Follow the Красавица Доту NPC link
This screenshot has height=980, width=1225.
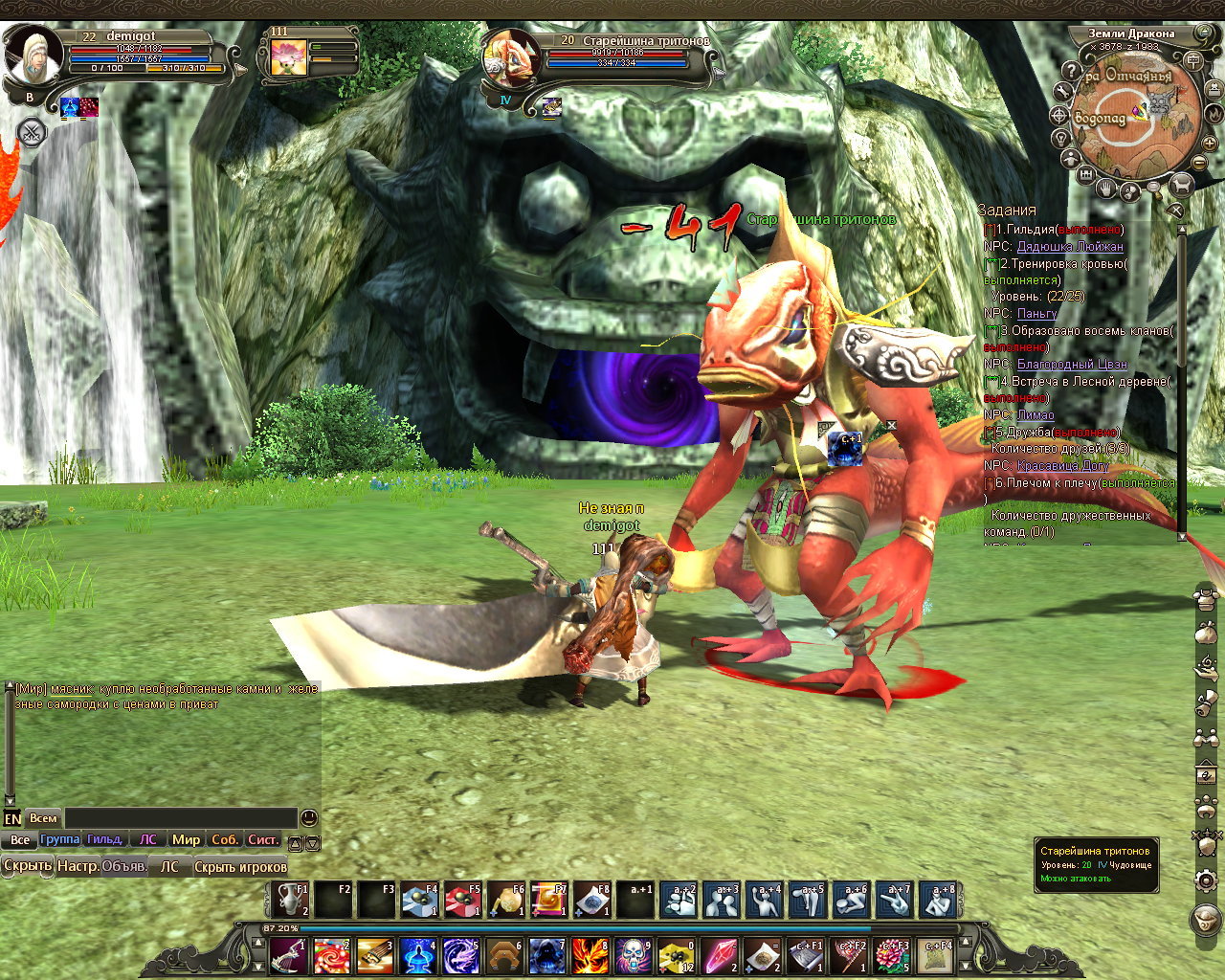click(x=1062, y=466)
